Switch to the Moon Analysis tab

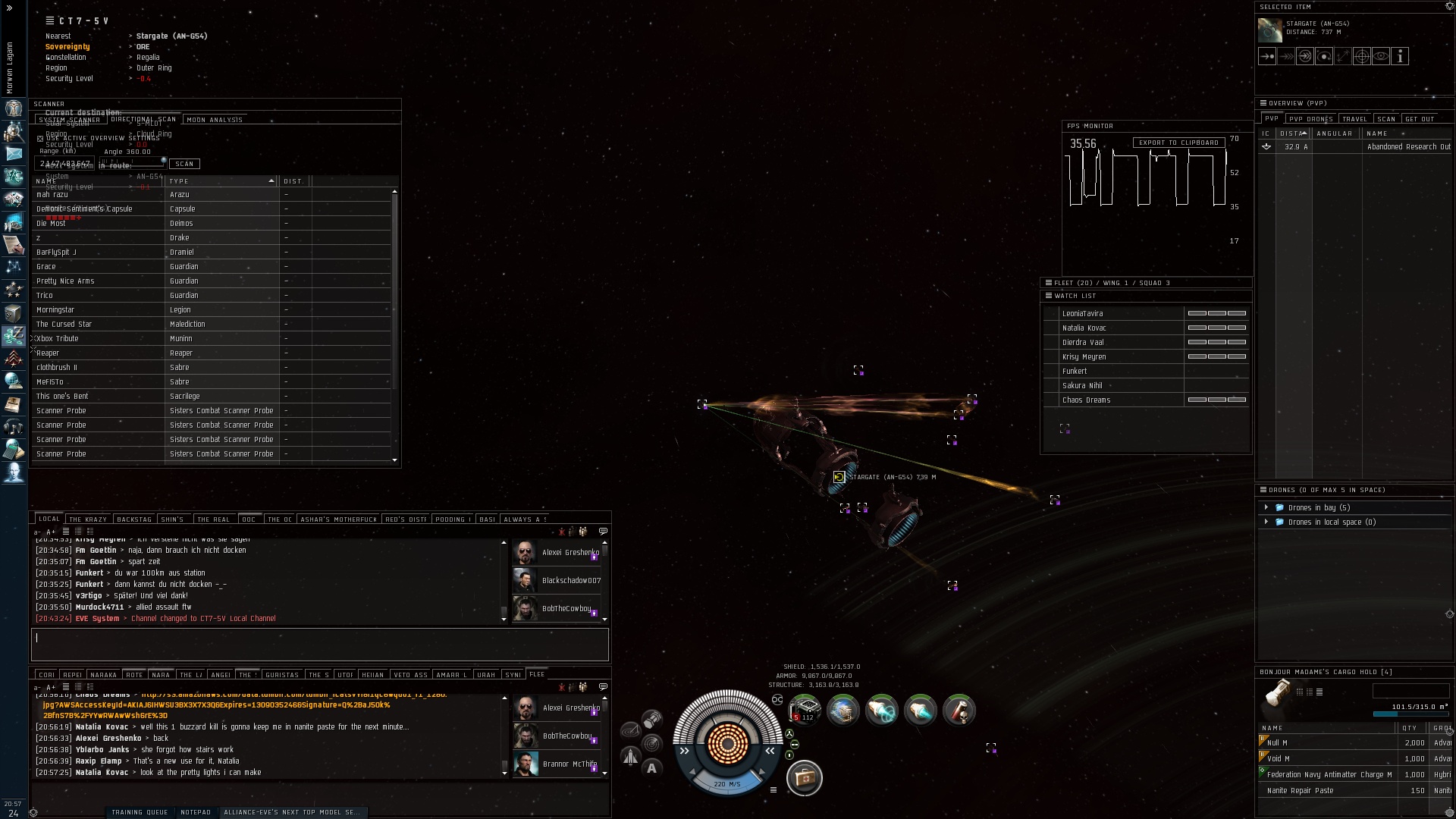[x=215, y=120]
